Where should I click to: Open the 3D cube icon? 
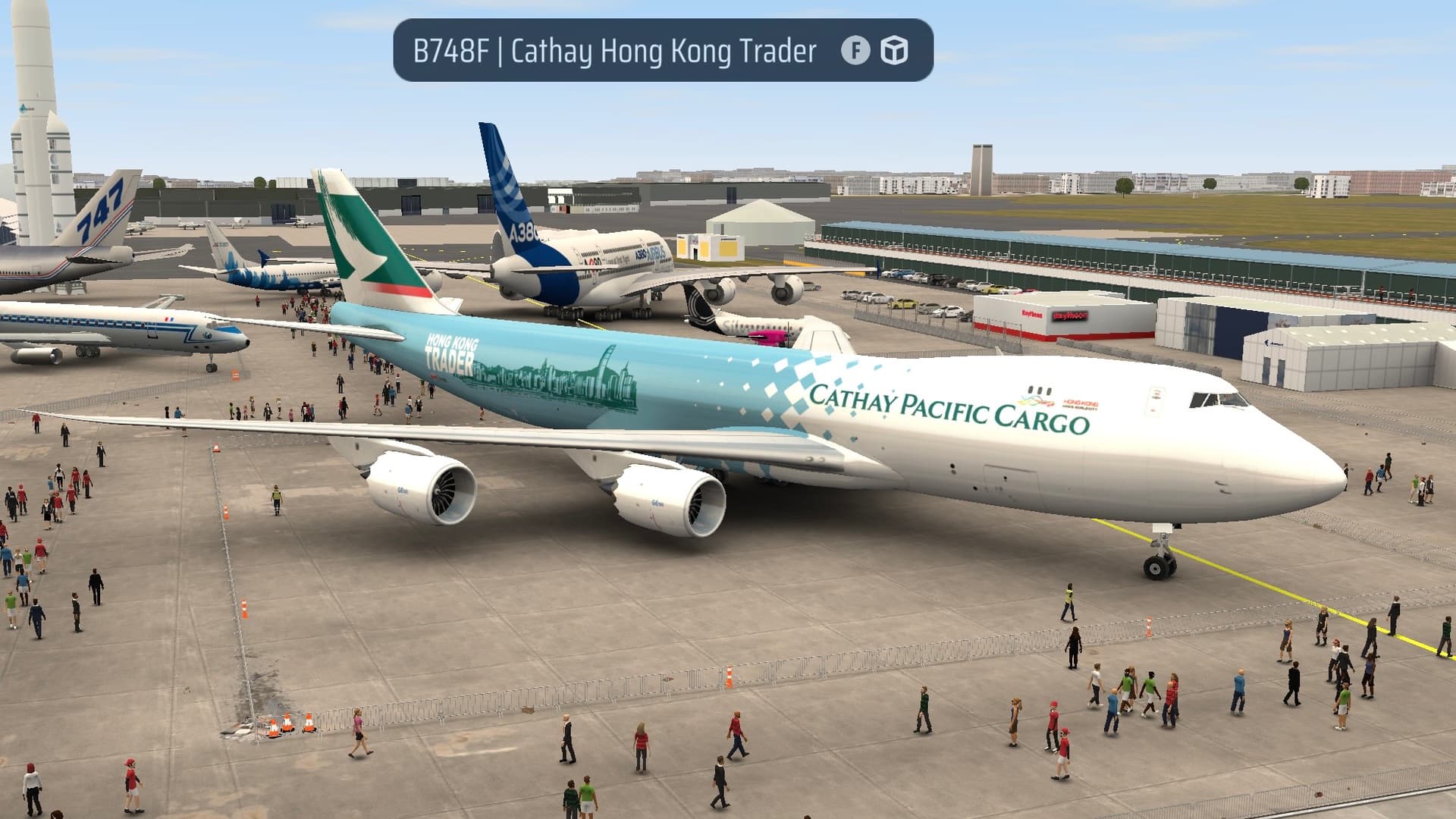pyautogui.click(x=894, y=51)
